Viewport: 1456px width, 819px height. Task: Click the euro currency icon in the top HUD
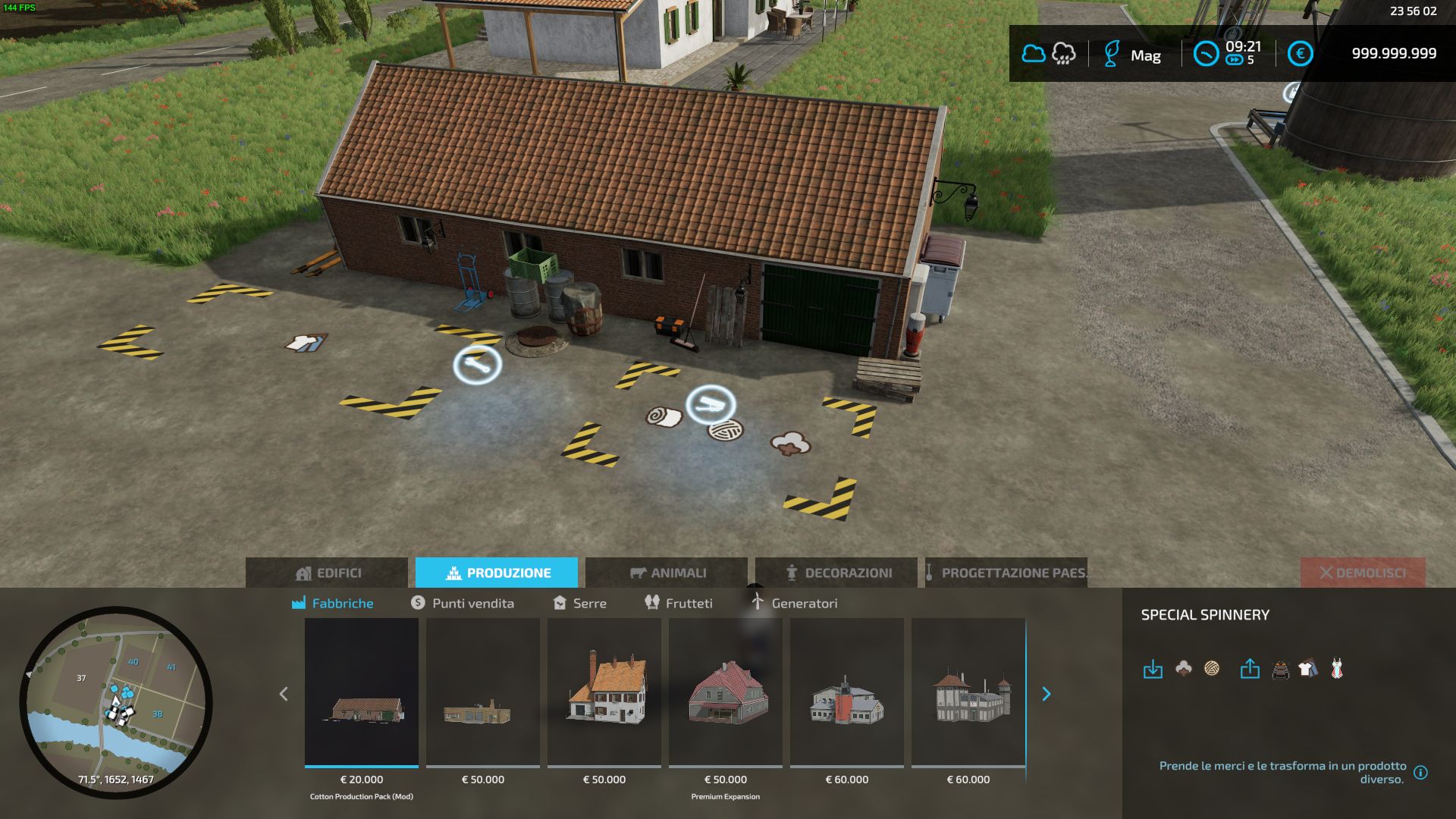tap(1301, 54)
